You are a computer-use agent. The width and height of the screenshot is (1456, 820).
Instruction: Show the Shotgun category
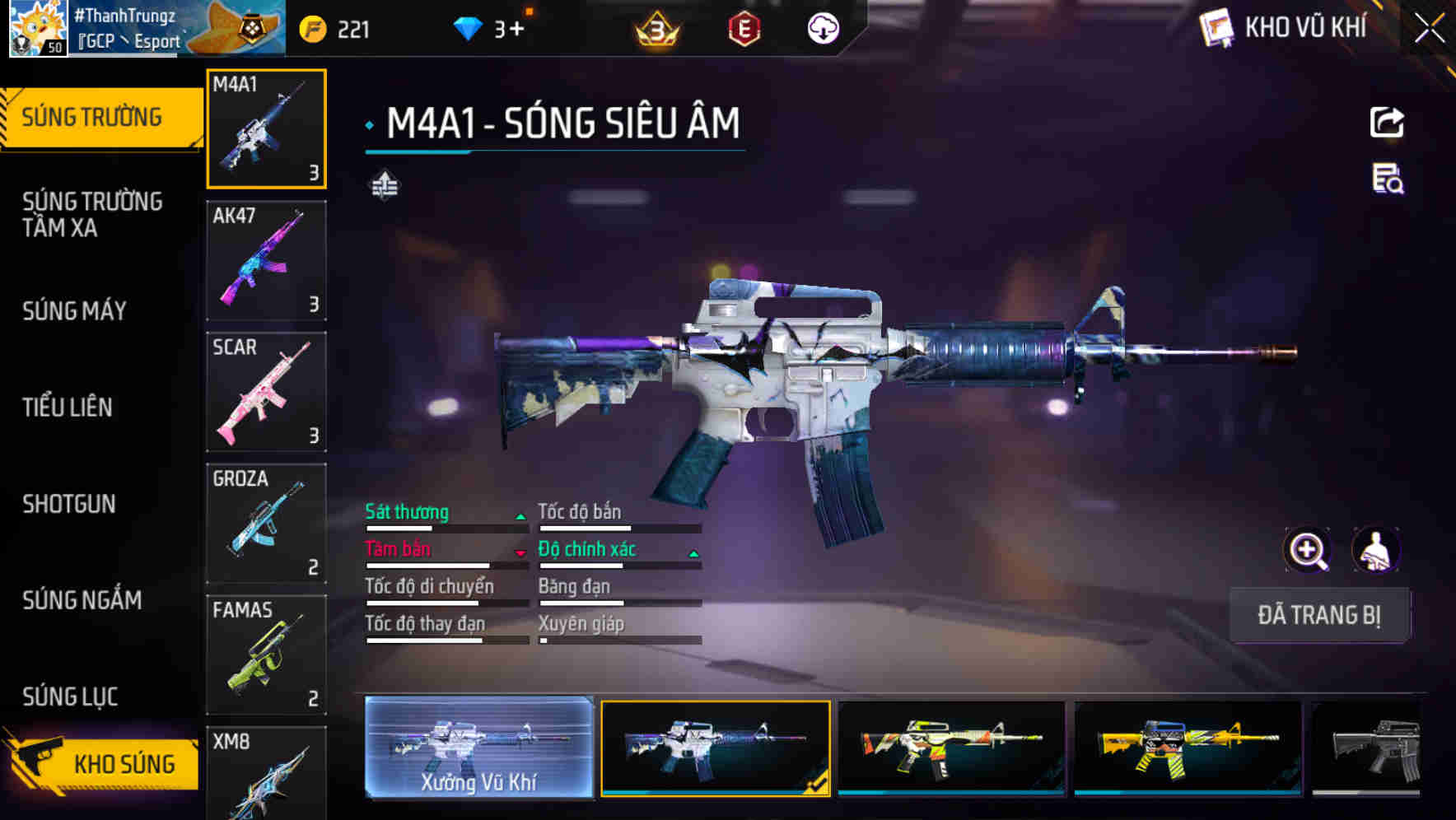(69, 504)
